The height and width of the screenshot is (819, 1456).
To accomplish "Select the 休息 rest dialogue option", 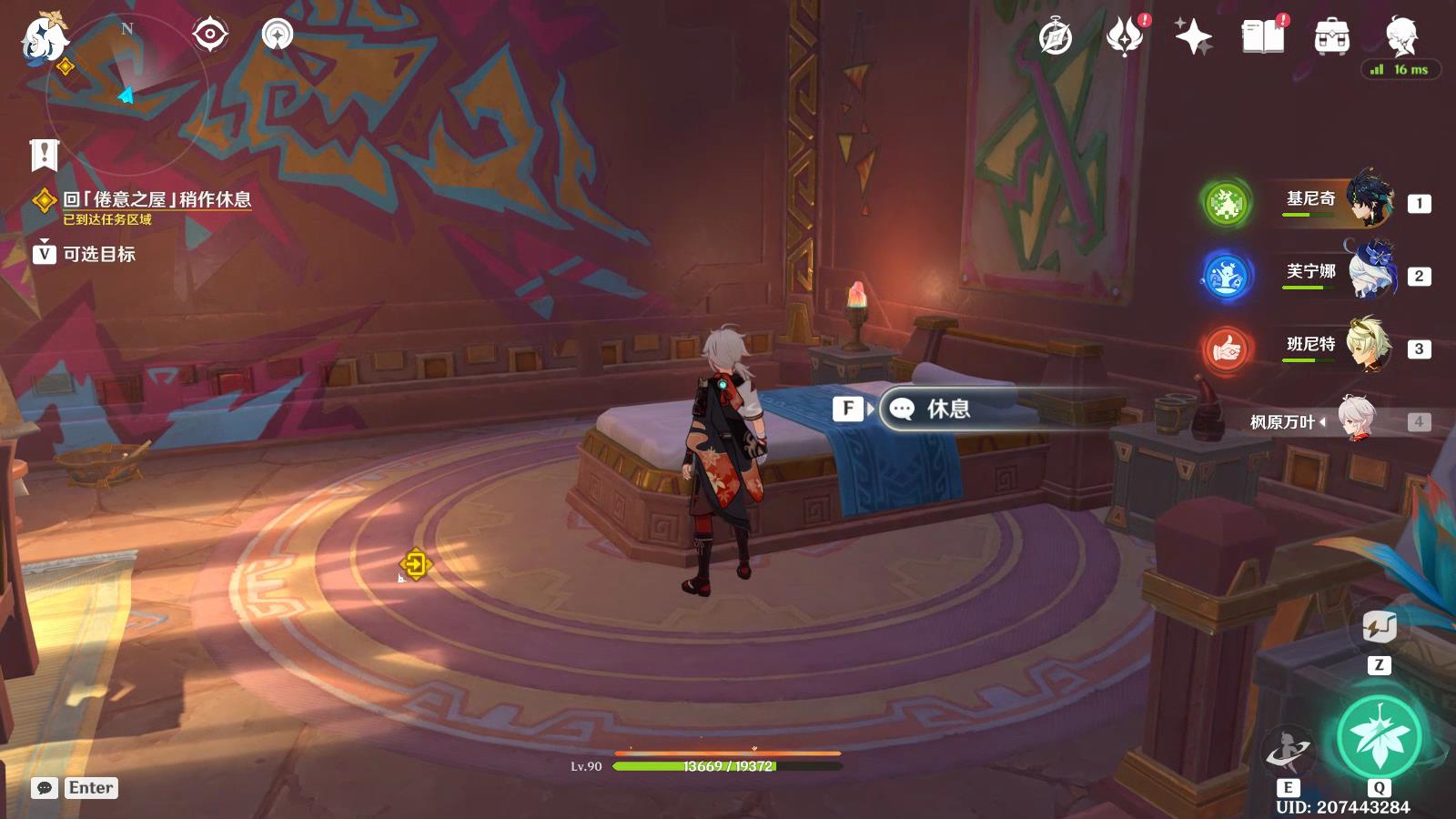I will pyautogui.click(x=948, y=409).
